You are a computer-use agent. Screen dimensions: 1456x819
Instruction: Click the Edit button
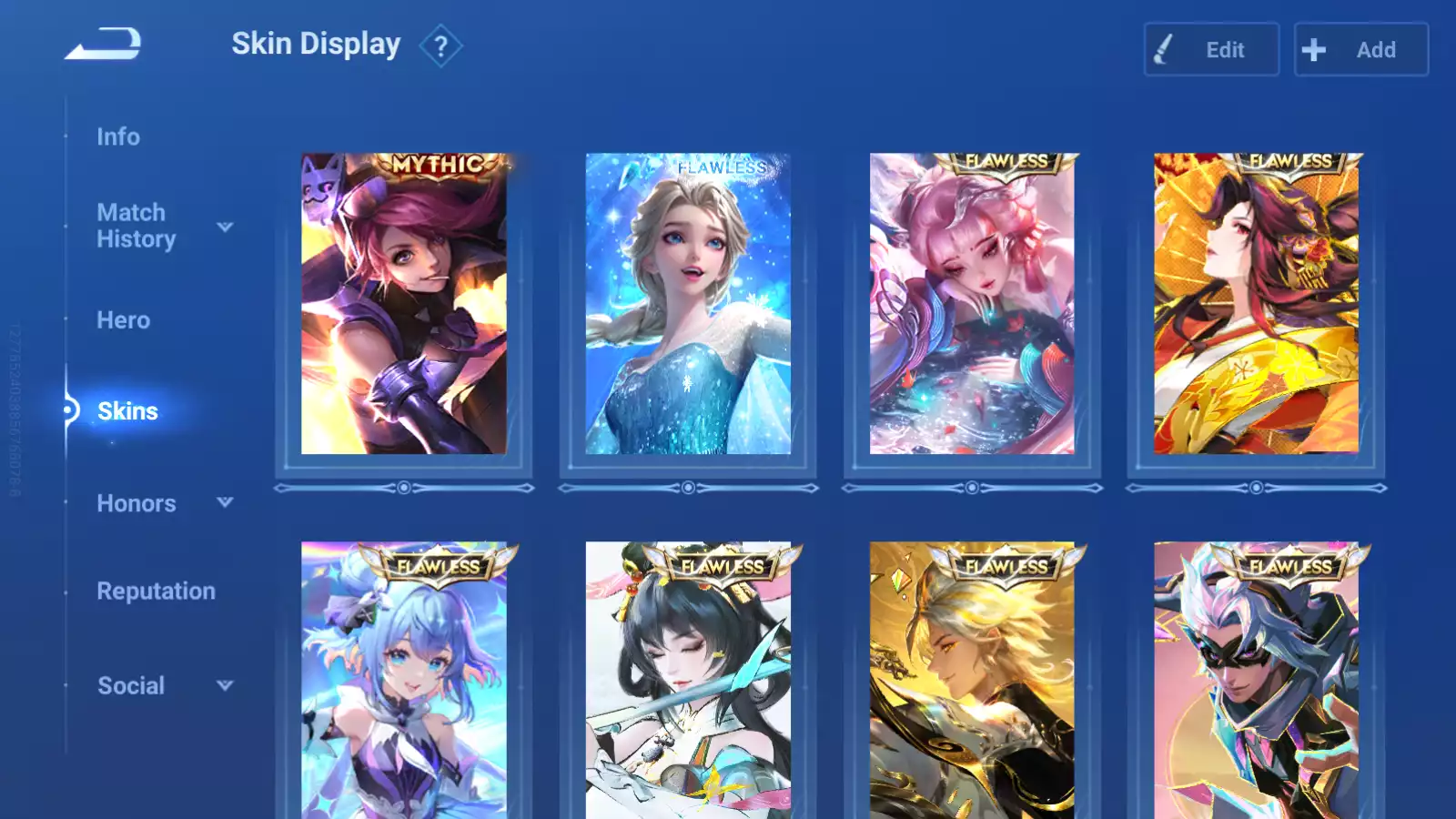click(1211, 50)
